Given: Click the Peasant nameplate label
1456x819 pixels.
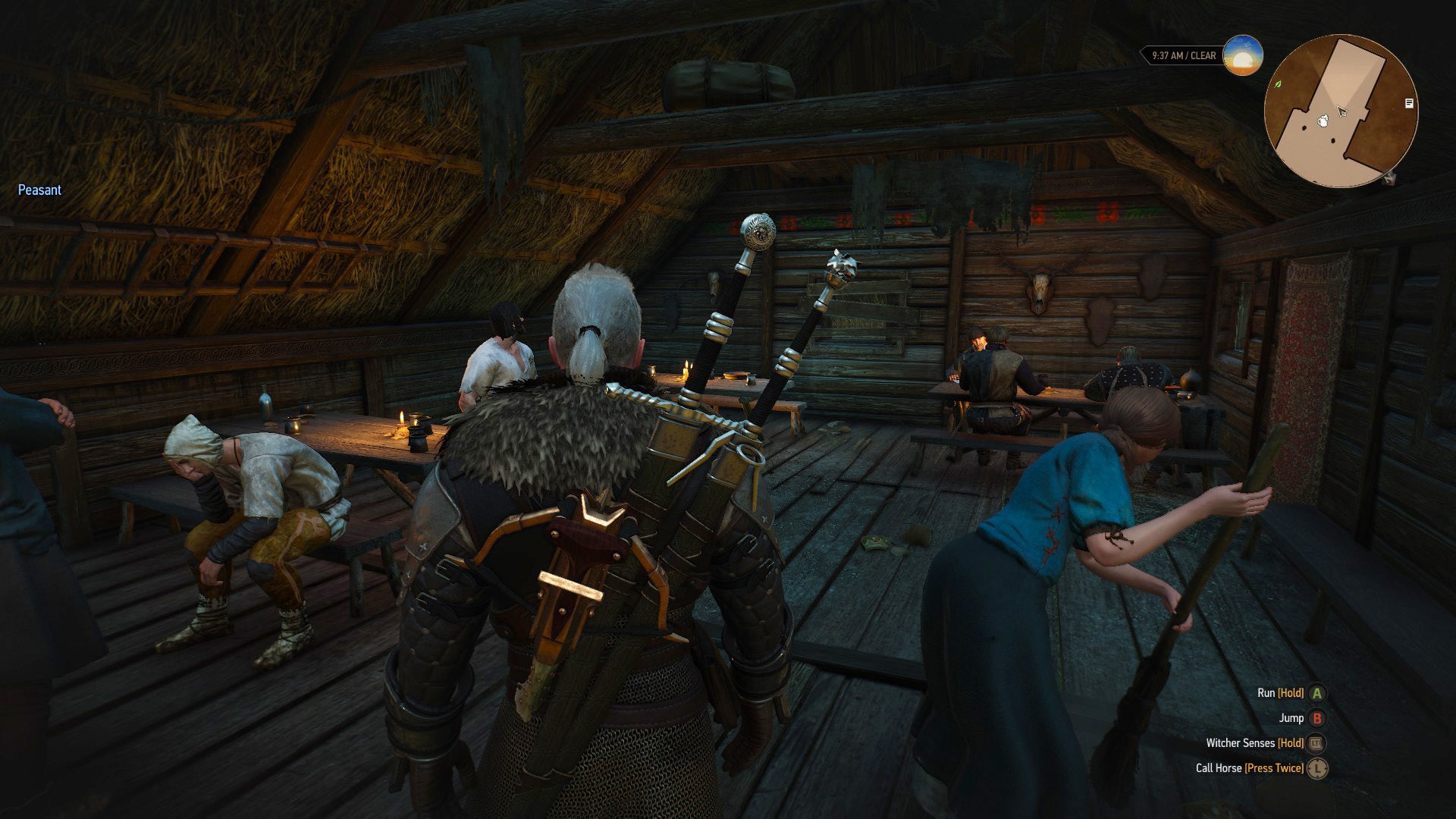Looking at the screenshot, I should [39, 190].
